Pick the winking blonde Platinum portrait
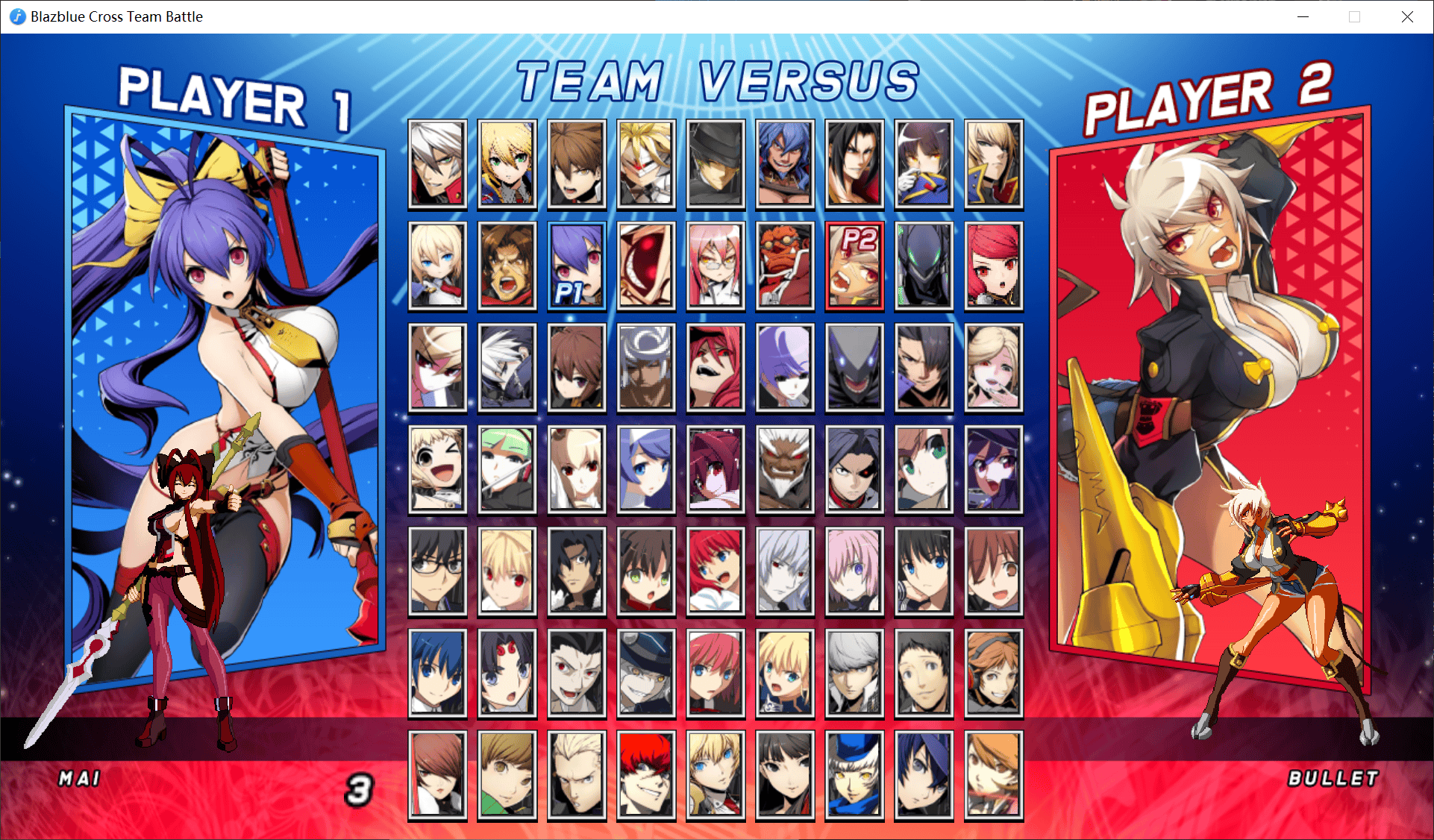The width and height of the screenshot is (1434, 840). tap(437, 469)
